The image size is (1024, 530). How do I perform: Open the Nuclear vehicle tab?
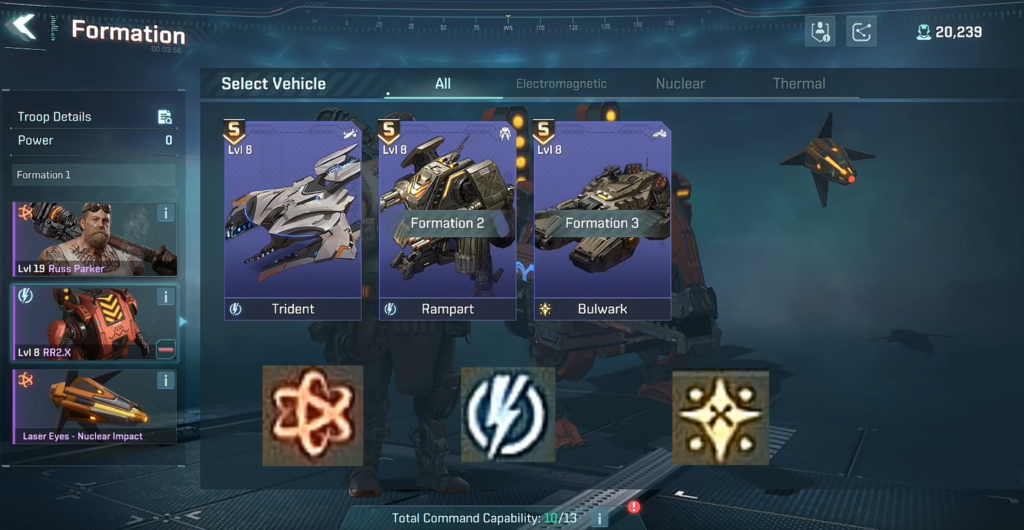[x=680, y=84]
